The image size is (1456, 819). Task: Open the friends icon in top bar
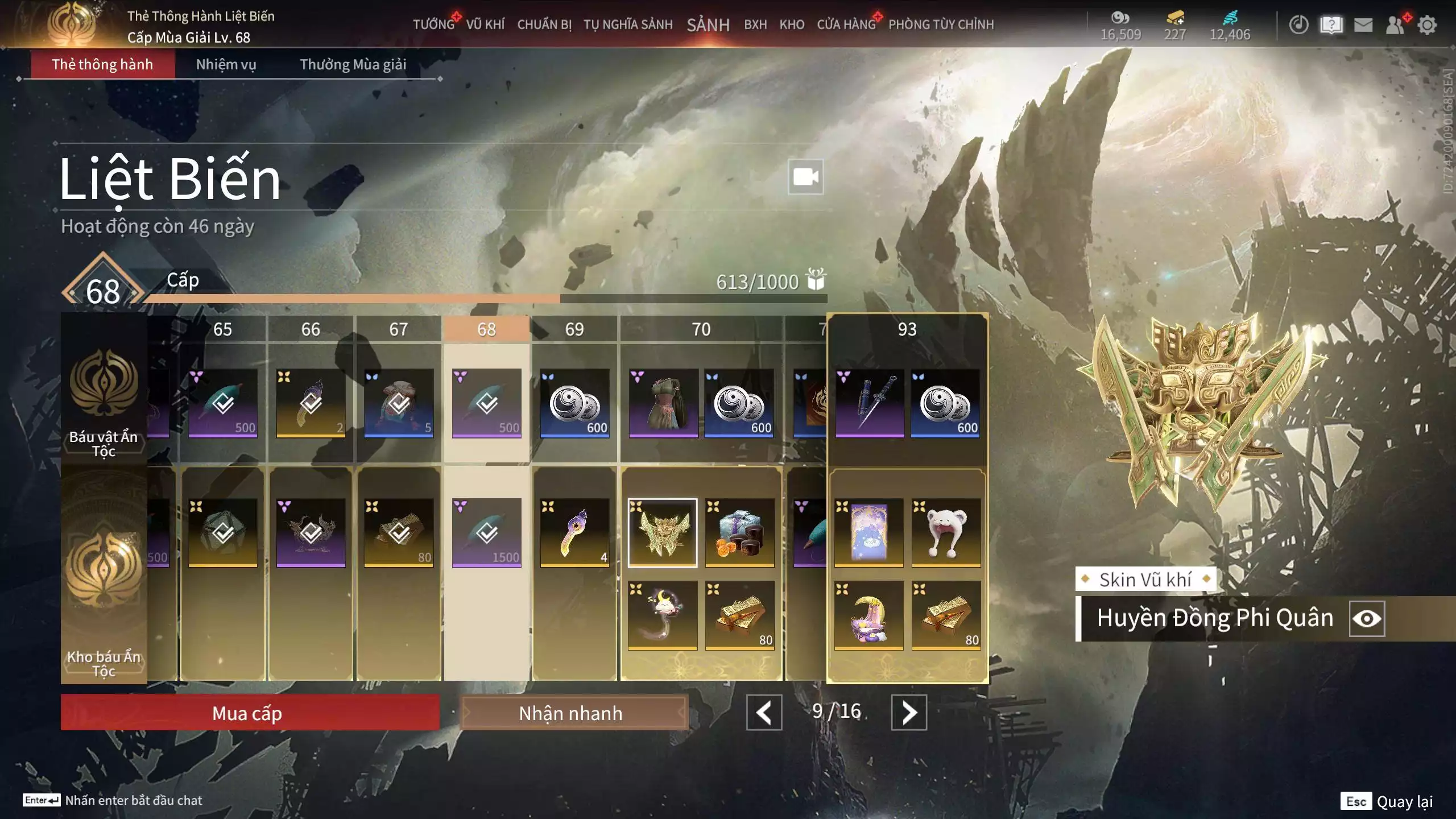tap(1395, 24)
